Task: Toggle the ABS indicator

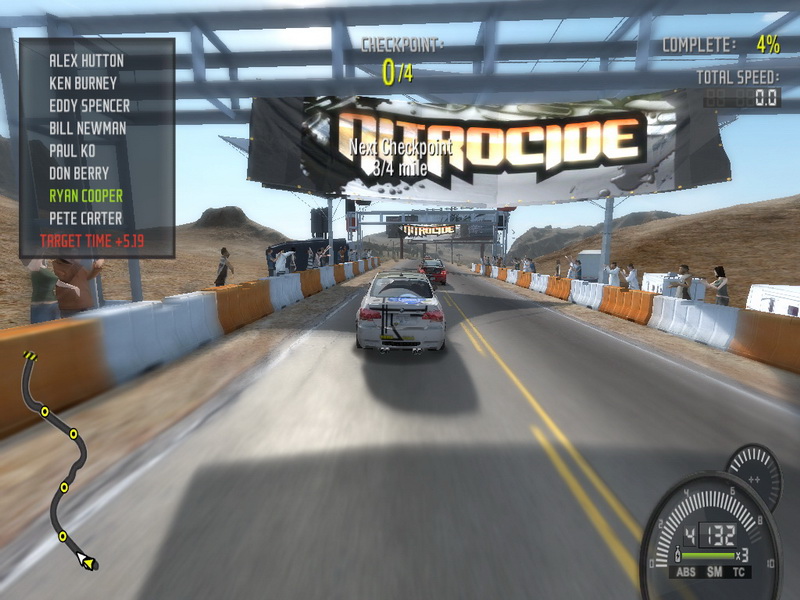Action: click(x=686, y=574)
